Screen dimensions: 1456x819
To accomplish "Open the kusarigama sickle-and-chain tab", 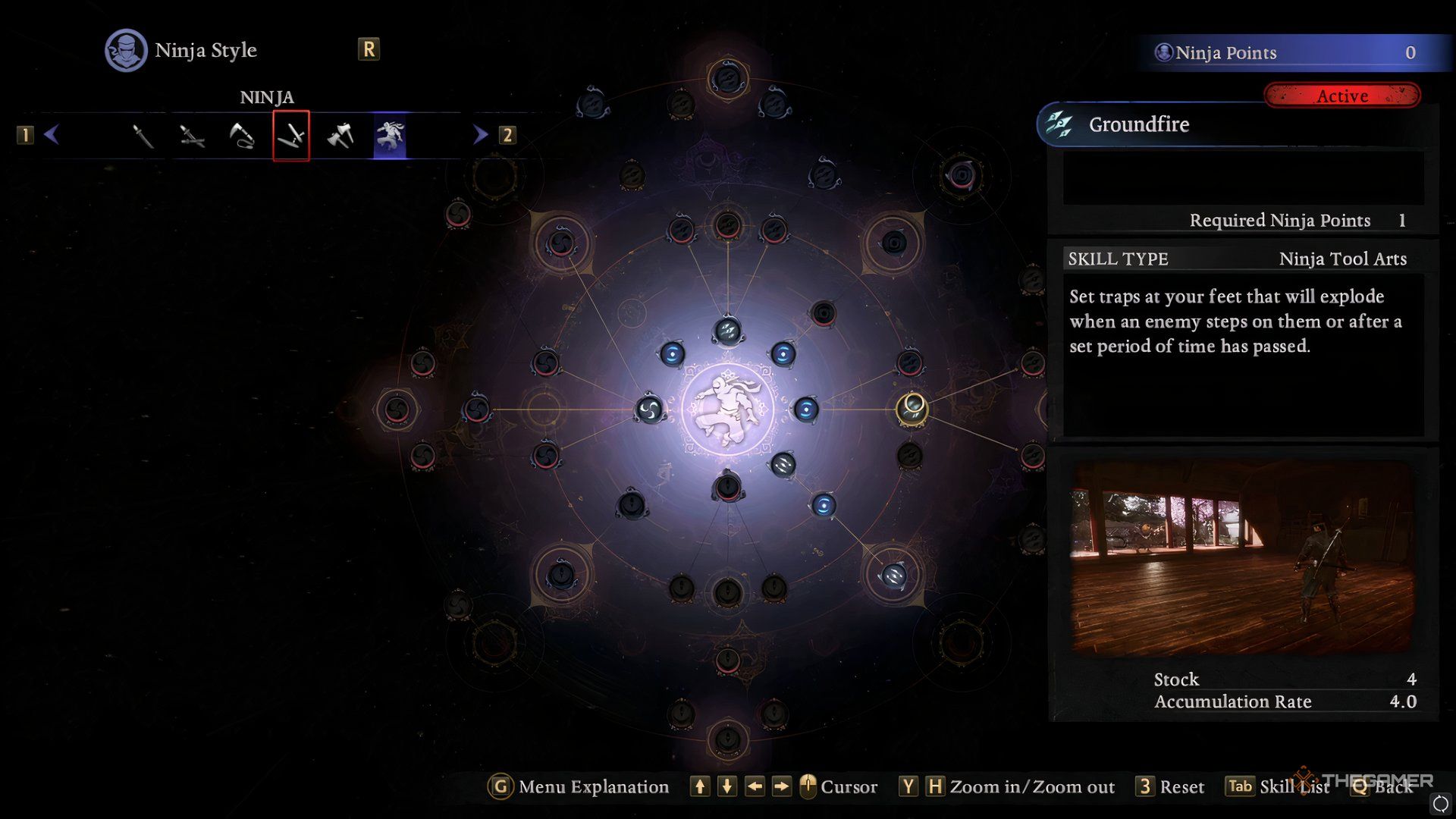I will pos(242,136).
